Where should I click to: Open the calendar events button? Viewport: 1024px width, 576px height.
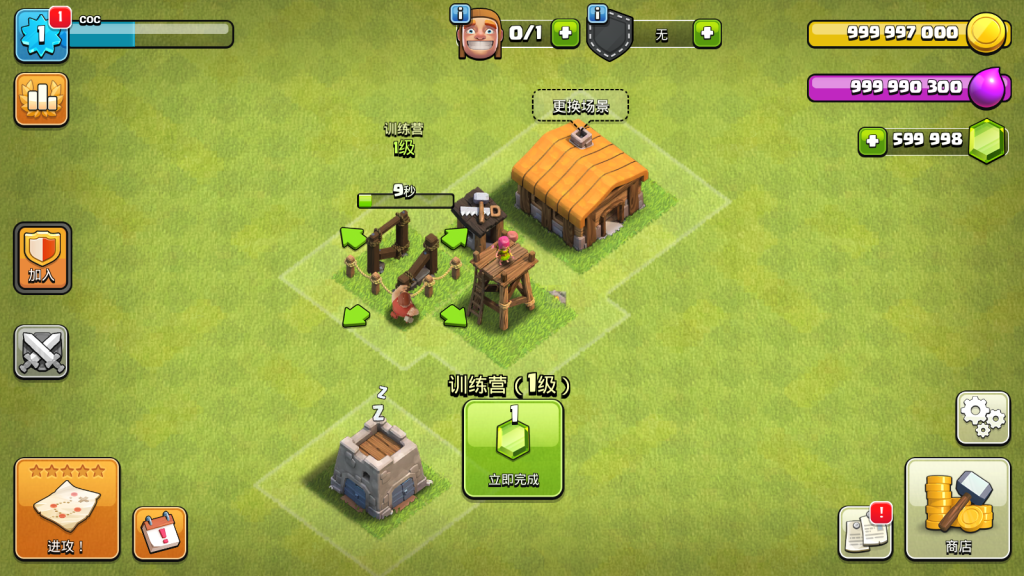160,532
